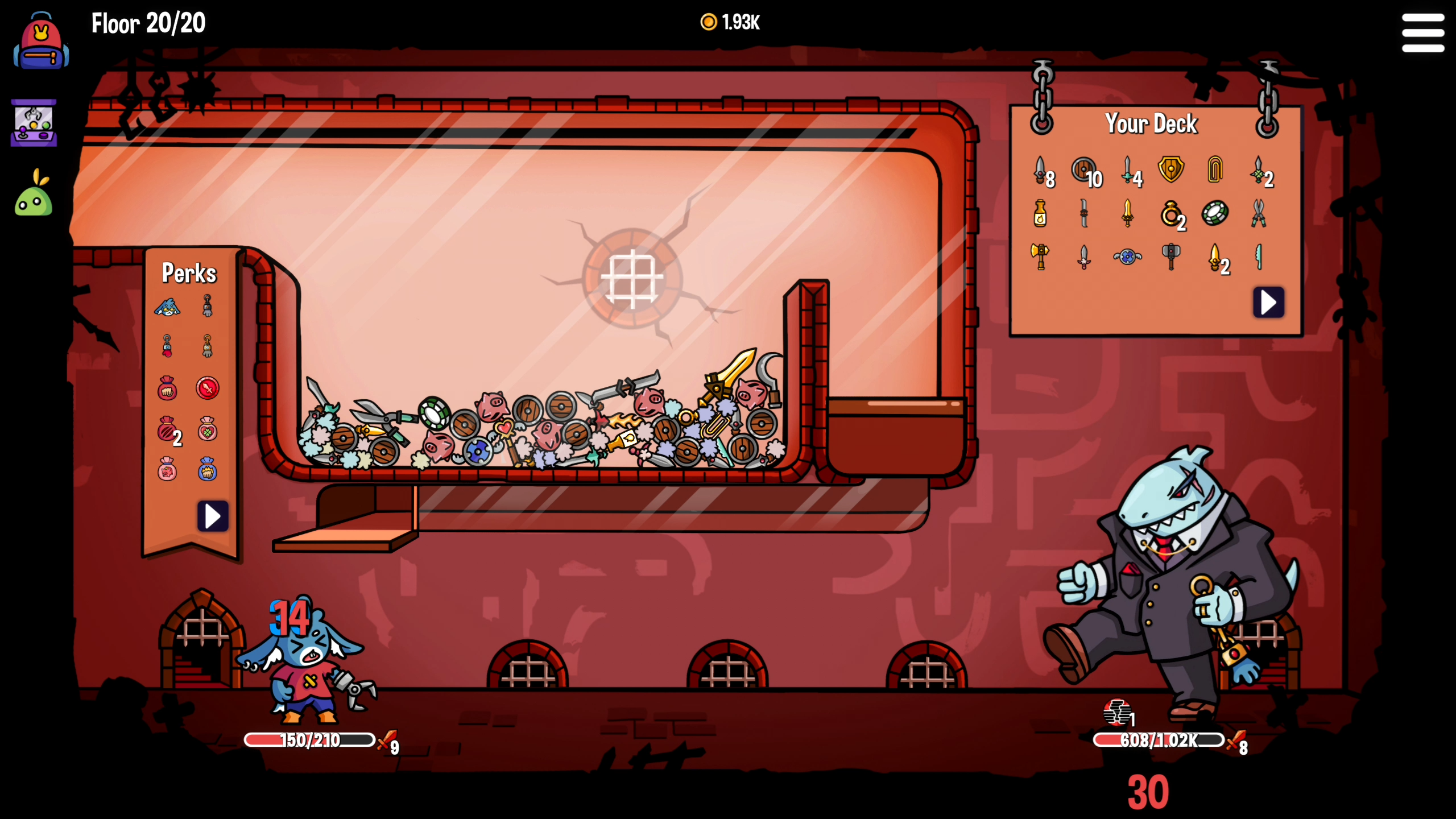Inspect the golden paperclip deck item
Screen dimensions: 1456x819
click(1214, 169)
